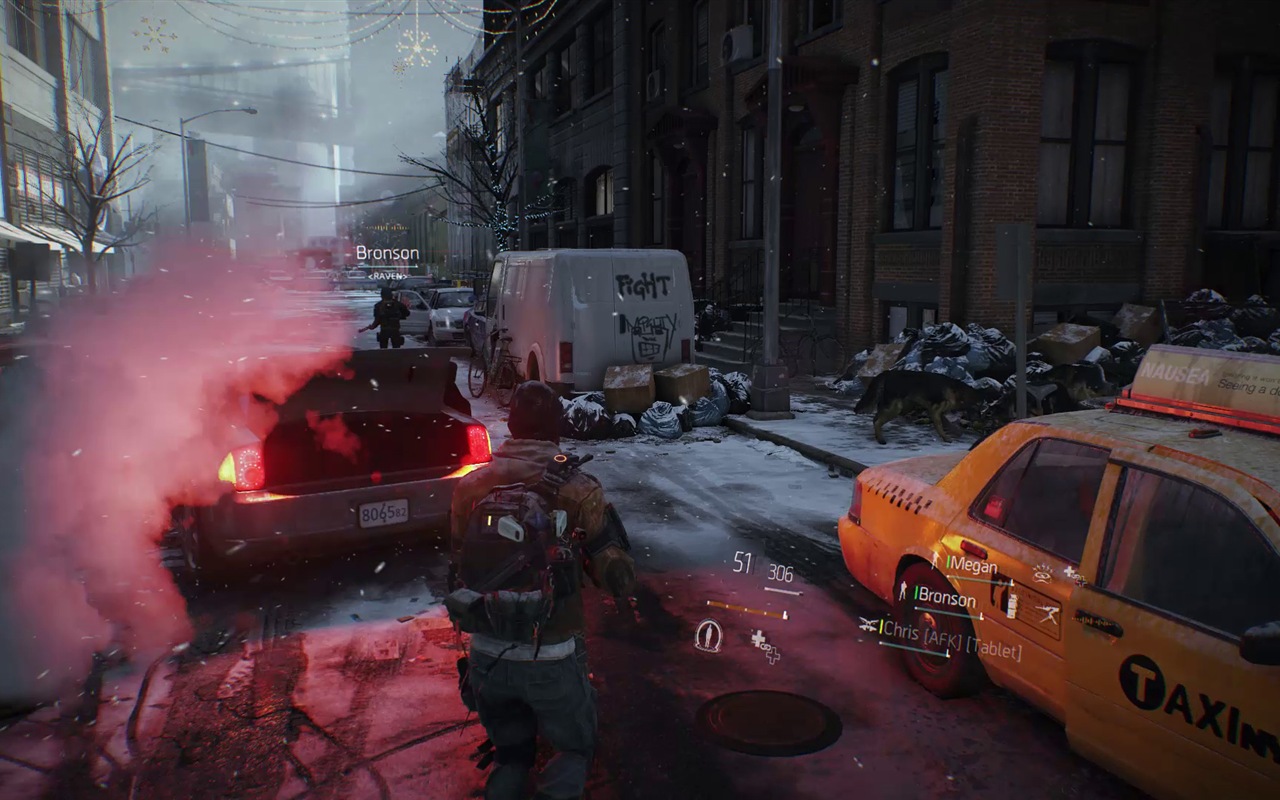The width and height of the screenshot is (1280, 800).
Task: Click the Bronson nameplate above the distant agent
Action: click(387, 254)
